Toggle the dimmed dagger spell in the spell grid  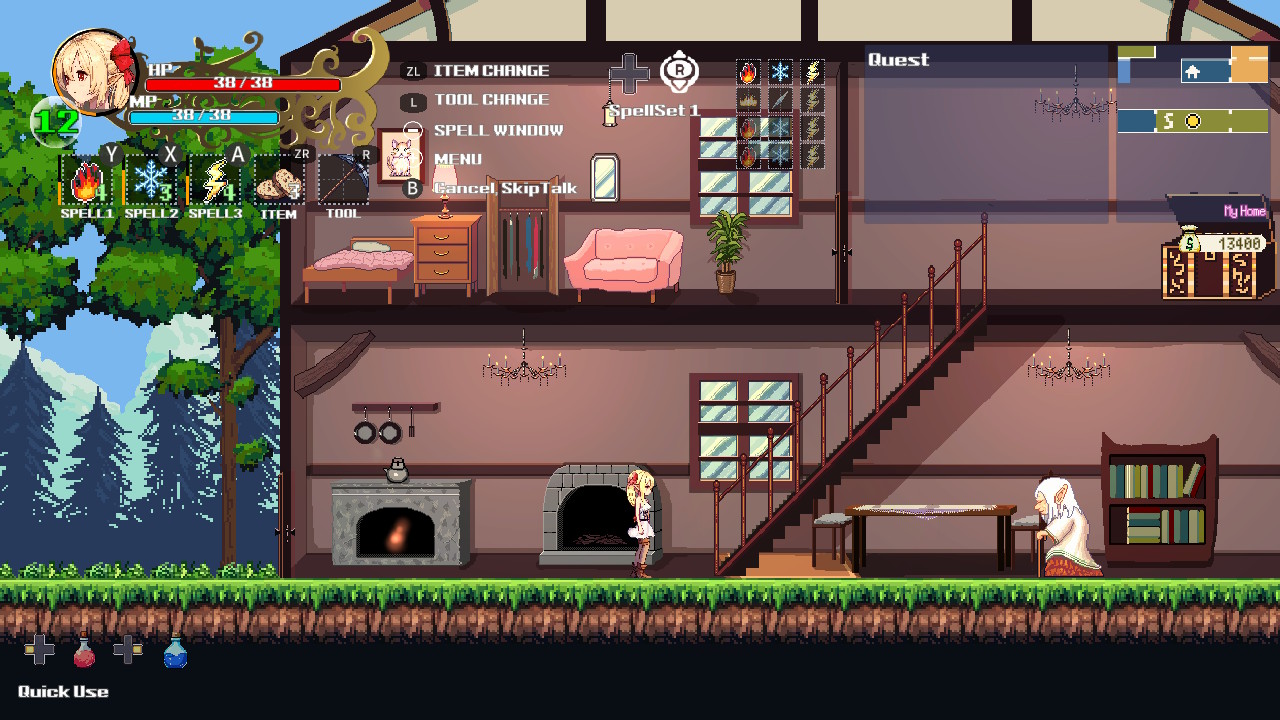779,99
